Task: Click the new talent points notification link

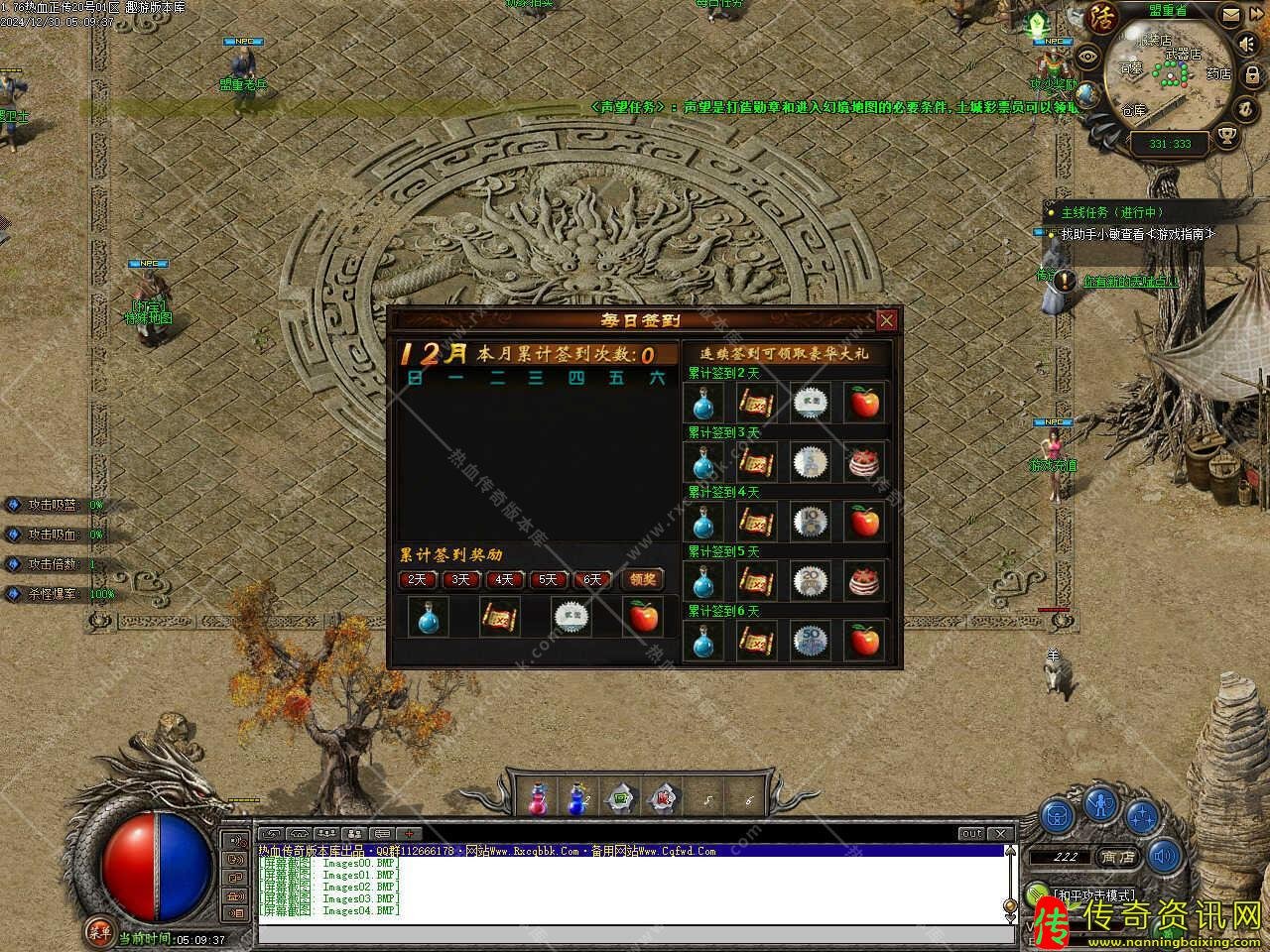Action: (x=1131, y=282)
